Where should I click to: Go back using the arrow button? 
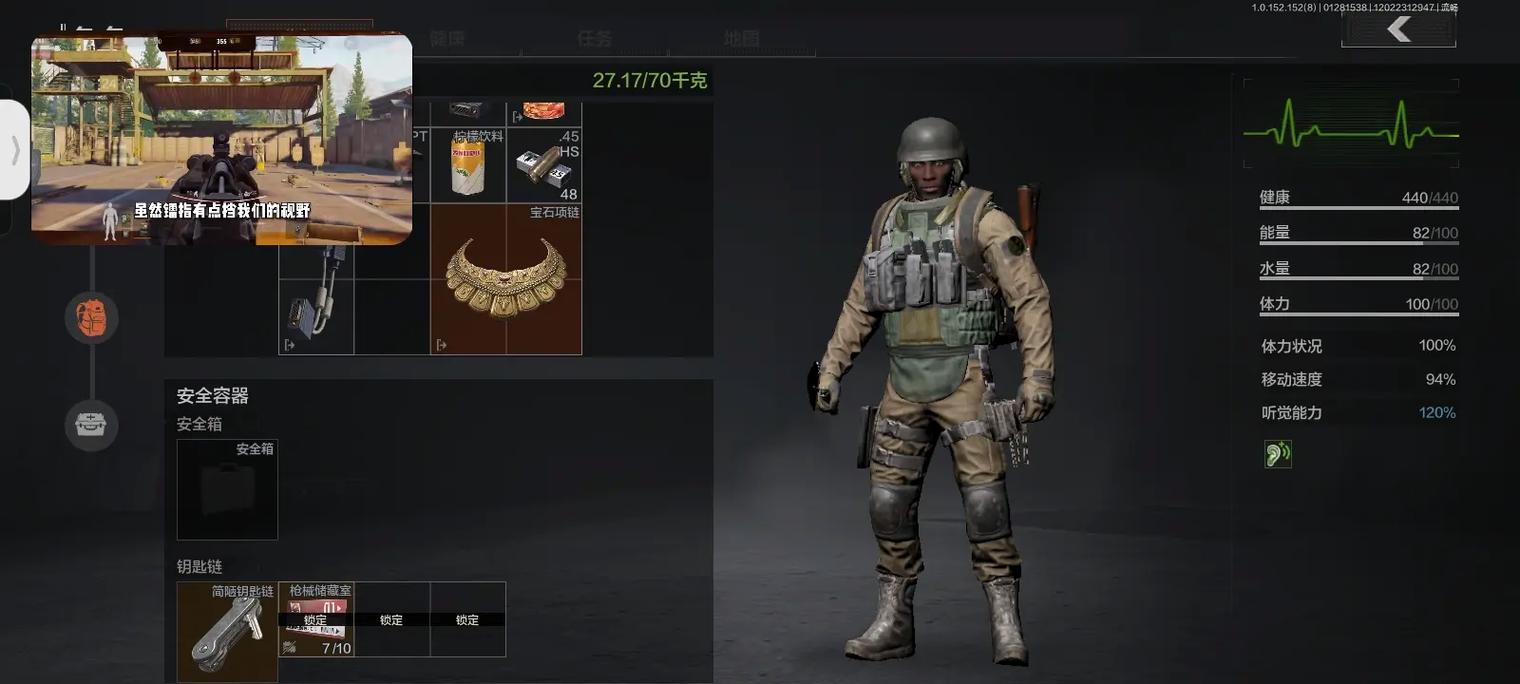1398,30
